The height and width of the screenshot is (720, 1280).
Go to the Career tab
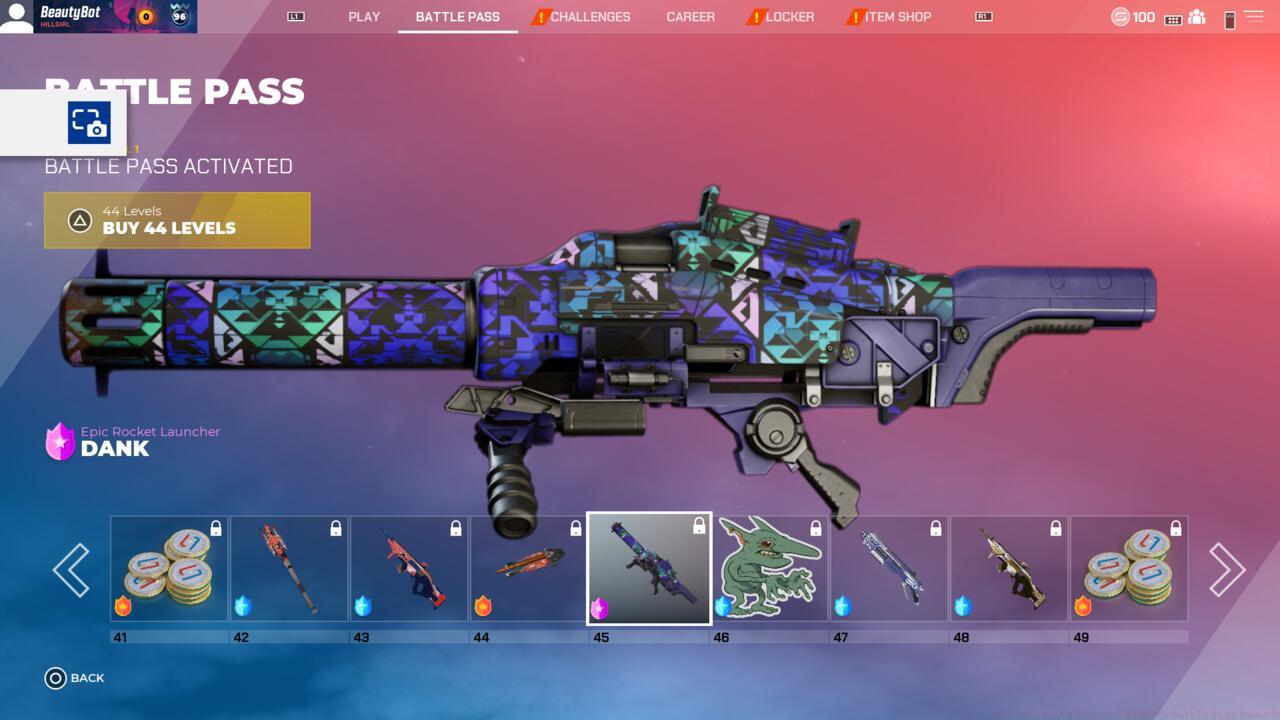[x=691, y=17]
